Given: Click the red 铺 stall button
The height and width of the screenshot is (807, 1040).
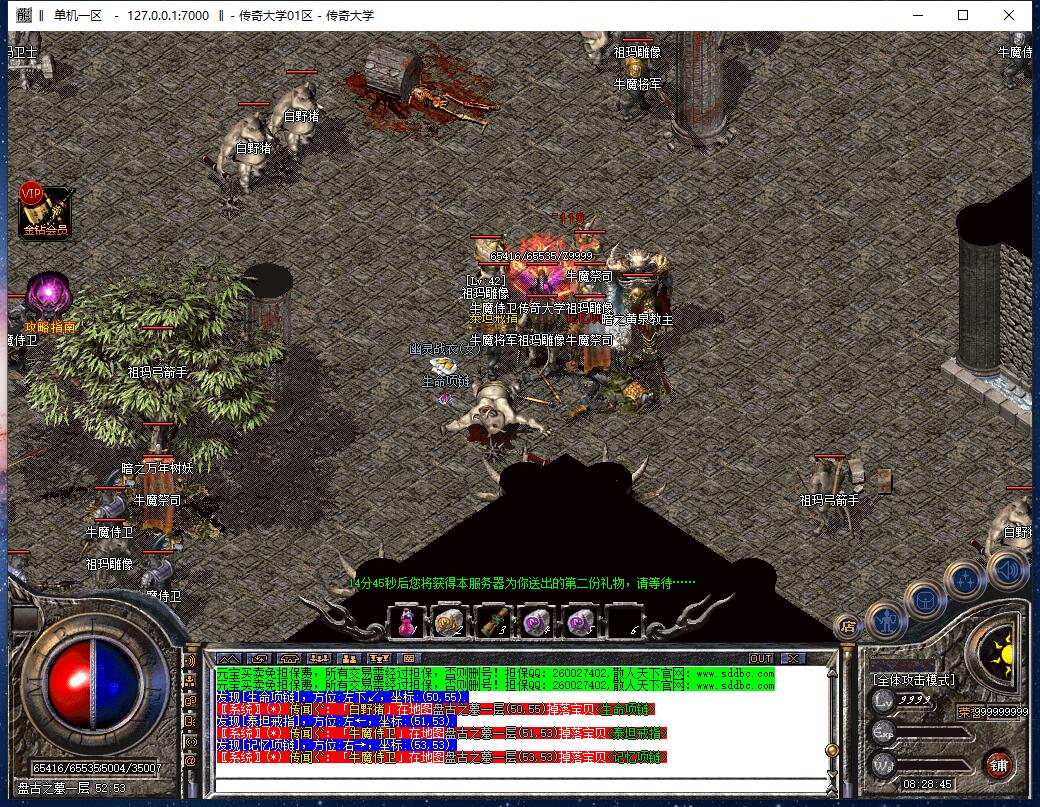Looking at the screenshot, I should coord(997,764).
